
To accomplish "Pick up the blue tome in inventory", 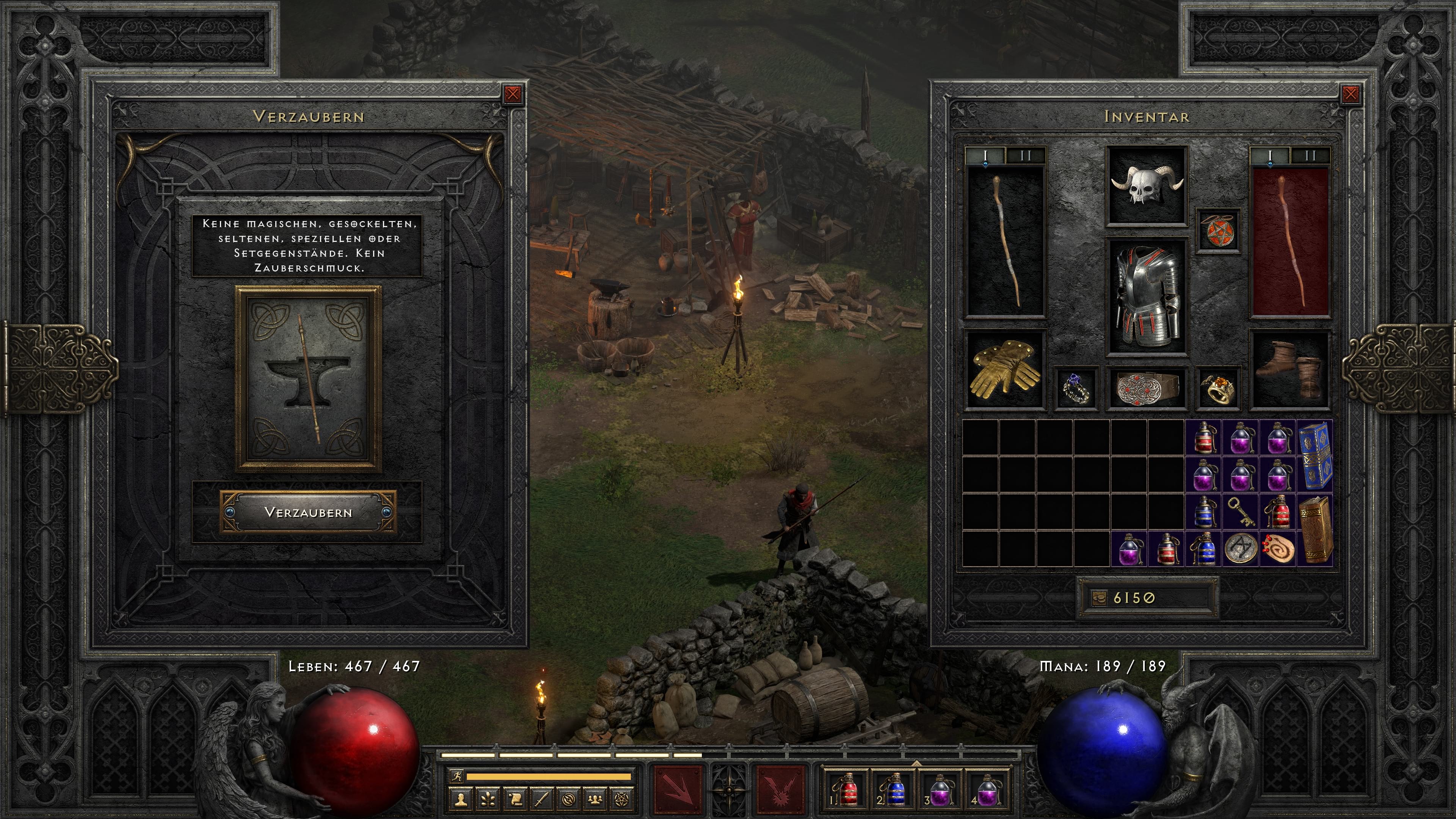I will click(1315, 455).
